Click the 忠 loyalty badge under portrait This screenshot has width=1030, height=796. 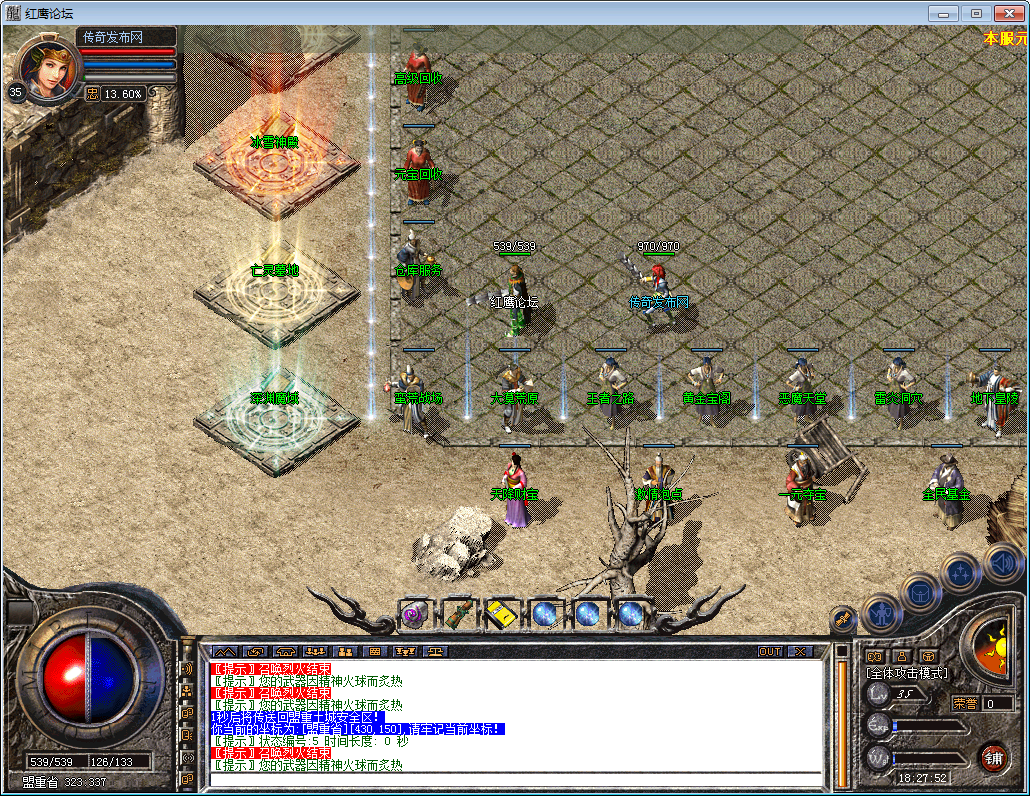pyautogui.click(x=92, y=93)
